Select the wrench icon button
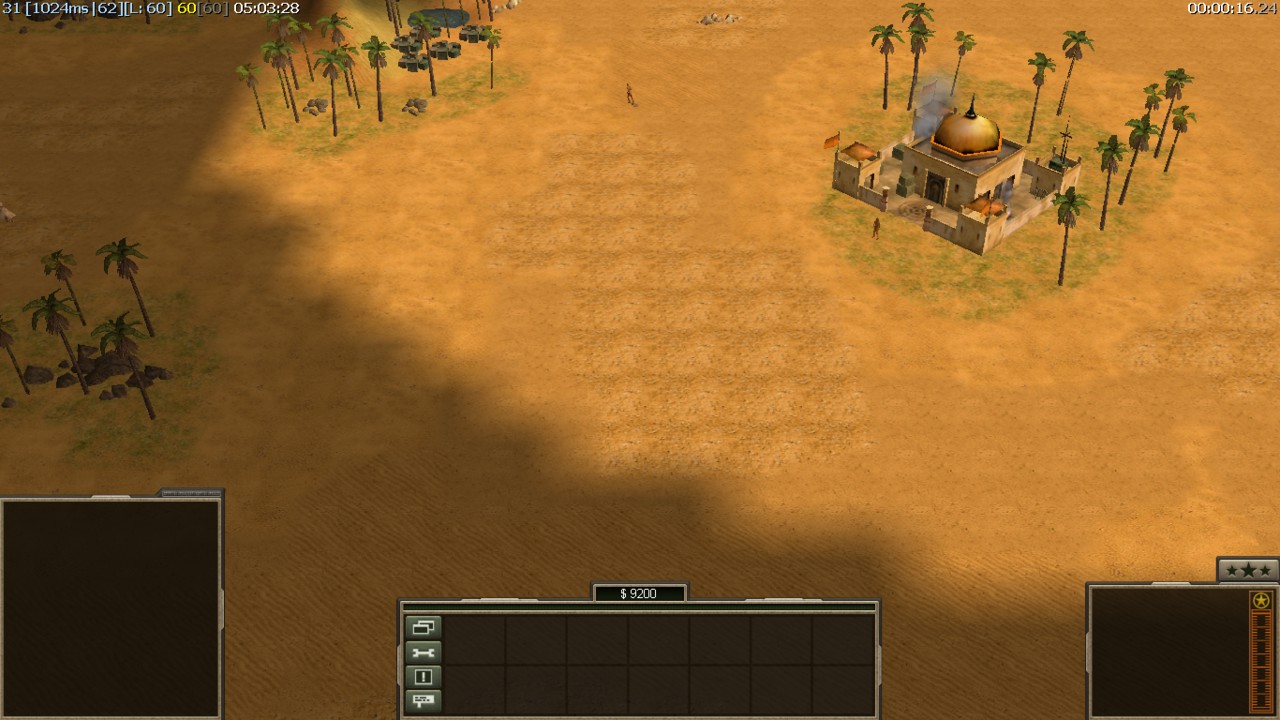Screen dimensions: 1280x720 [x=423, y=653]
